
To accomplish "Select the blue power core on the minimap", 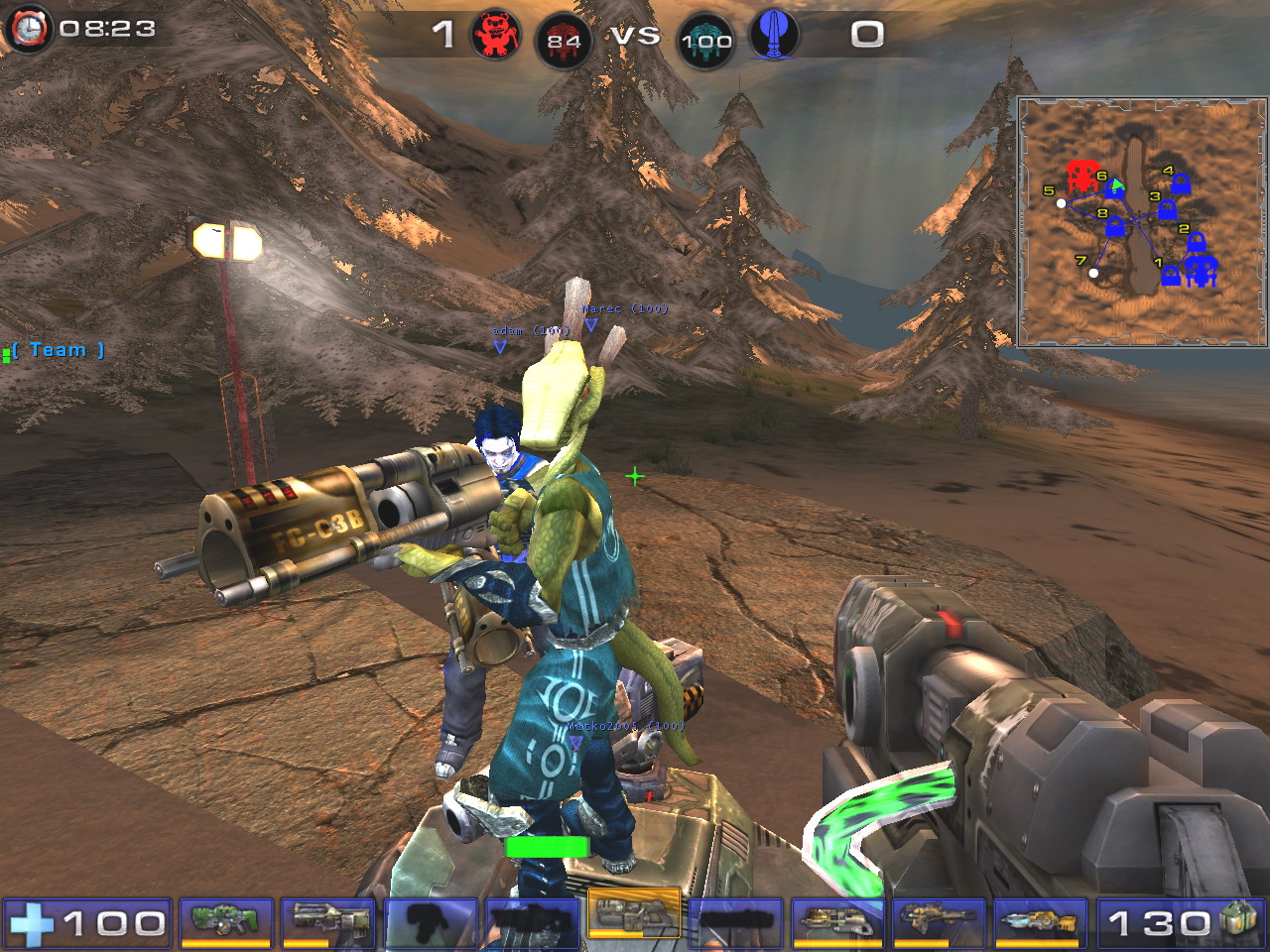I will [1201, 270].
